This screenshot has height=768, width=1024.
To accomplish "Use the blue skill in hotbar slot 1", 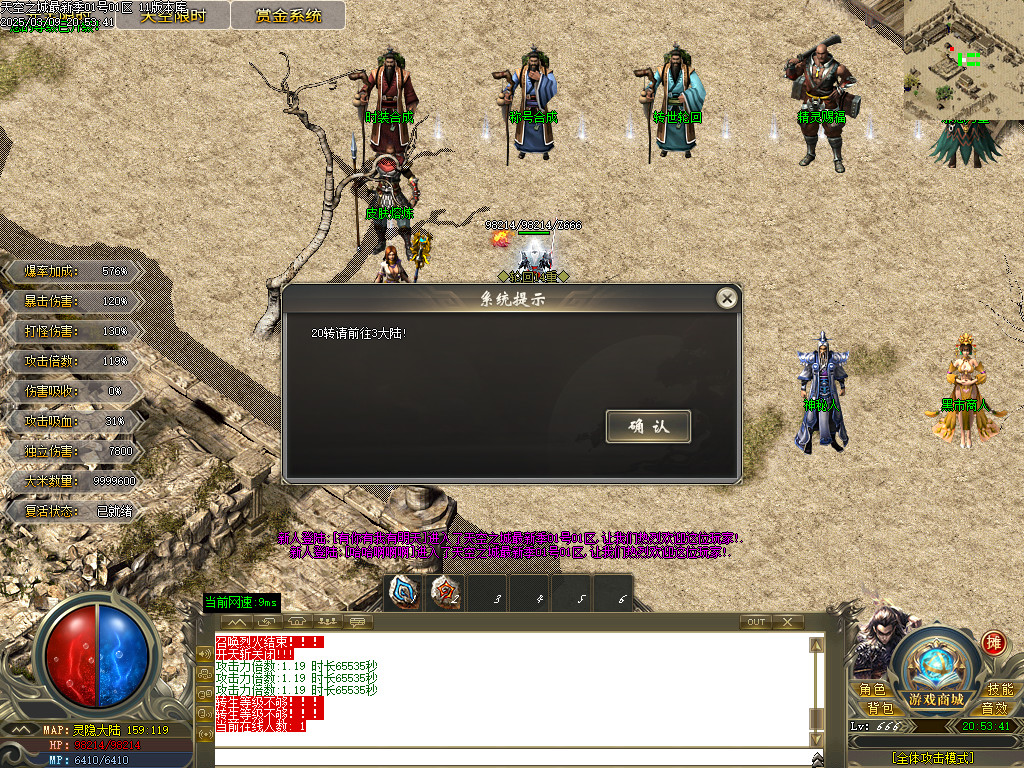I will 404,593.
